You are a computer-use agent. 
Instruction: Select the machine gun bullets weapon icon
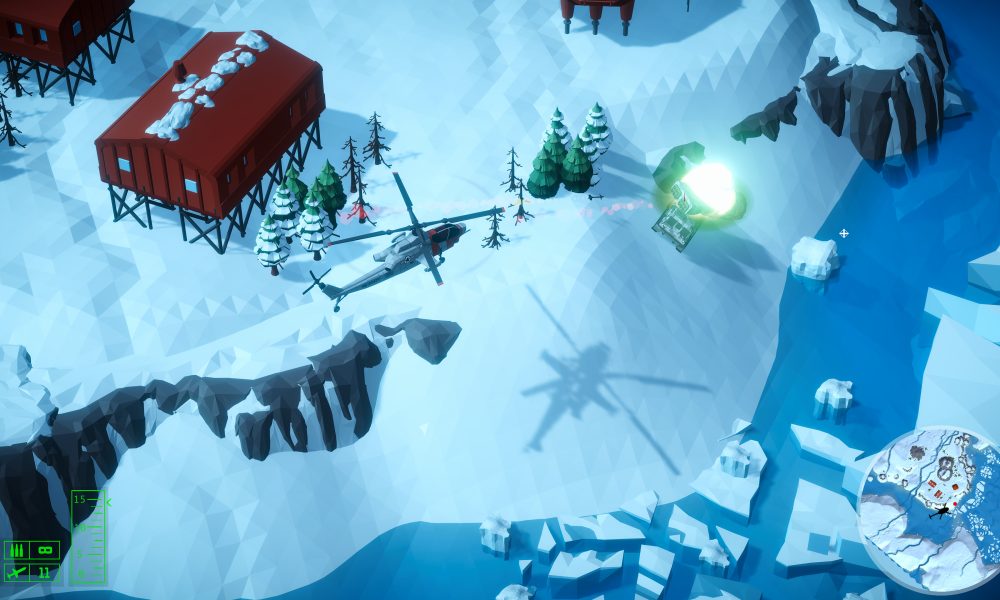coord(16,550)
